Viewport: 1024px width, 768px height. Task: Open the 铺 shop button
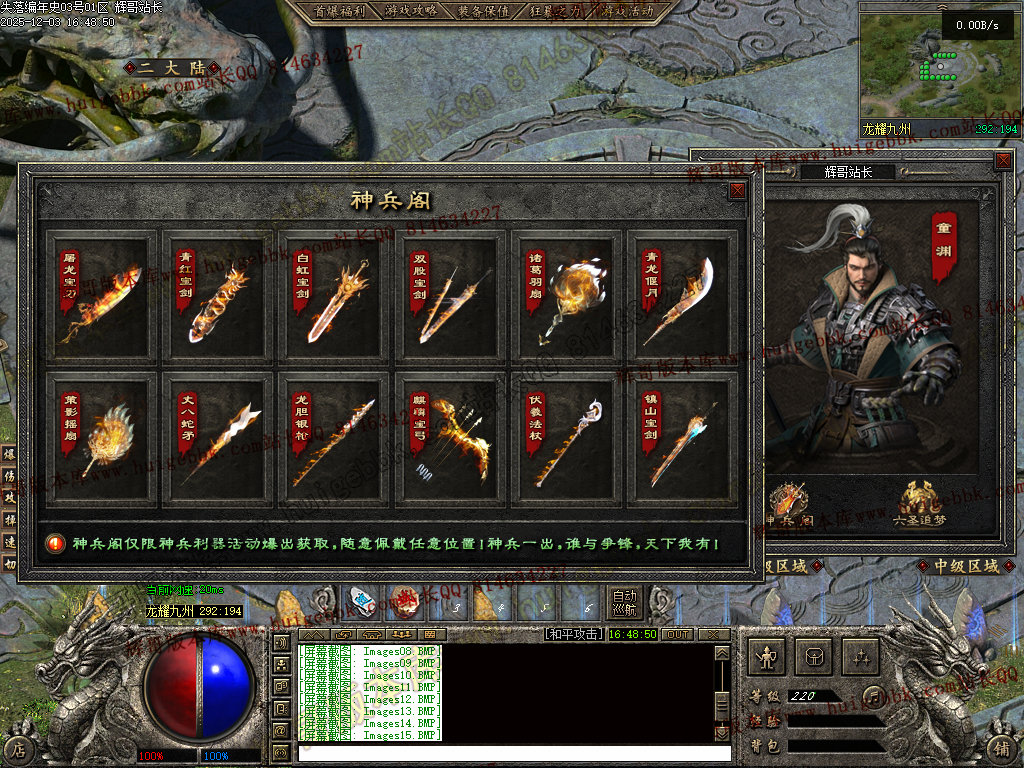point(1002,747)
